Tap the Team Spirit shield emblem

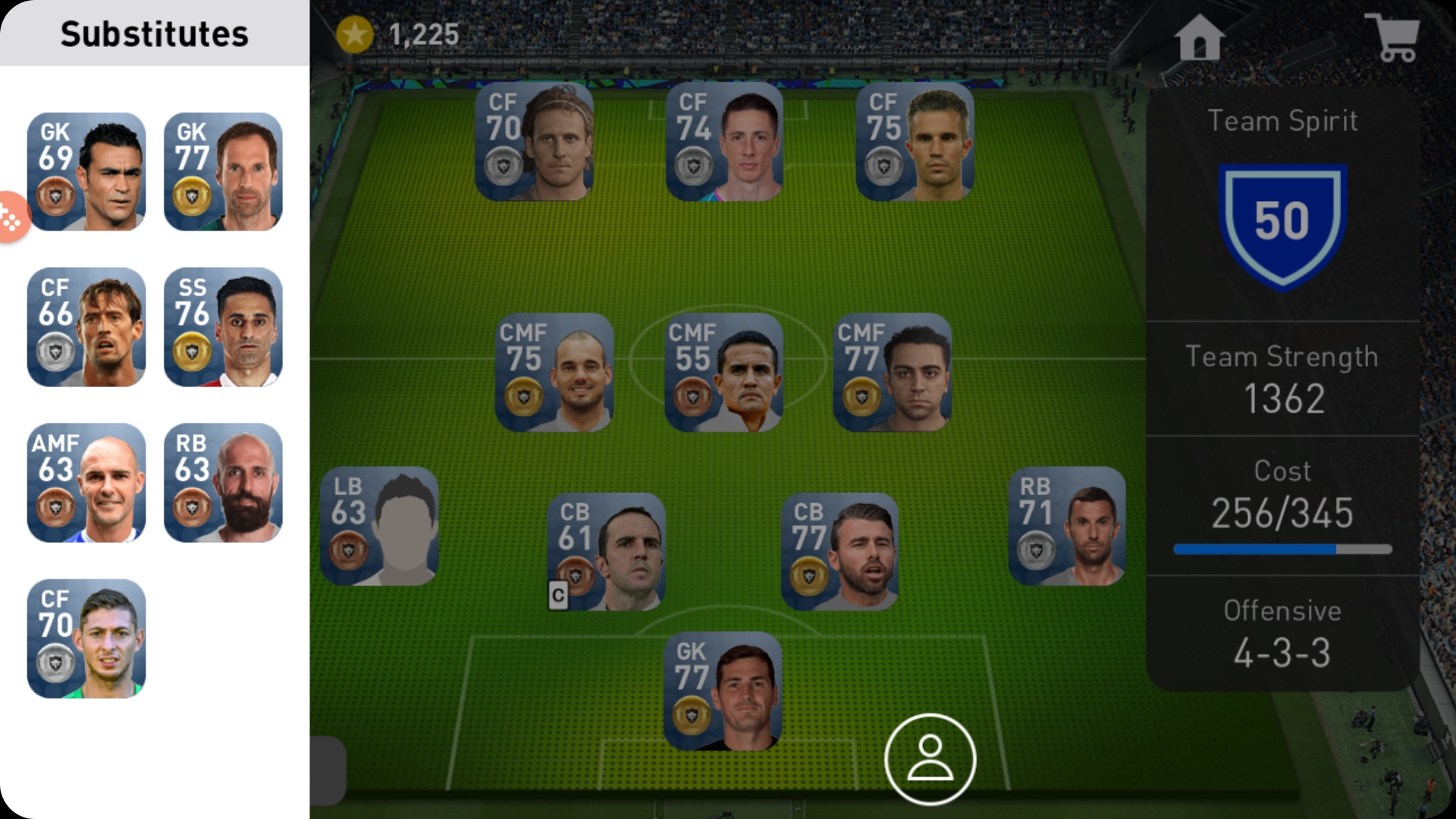click(x=1282, y=221)
